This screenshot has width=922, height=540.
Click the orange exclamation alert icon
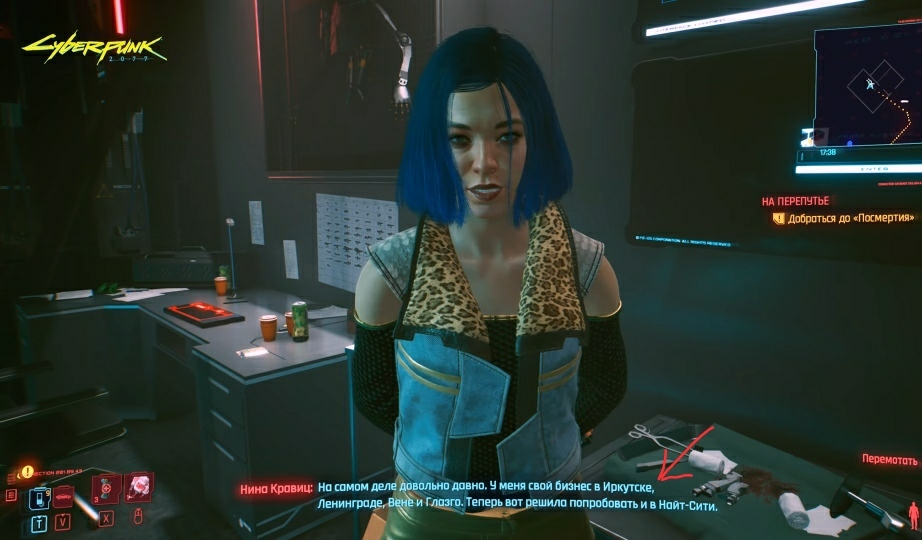[27, 471]
